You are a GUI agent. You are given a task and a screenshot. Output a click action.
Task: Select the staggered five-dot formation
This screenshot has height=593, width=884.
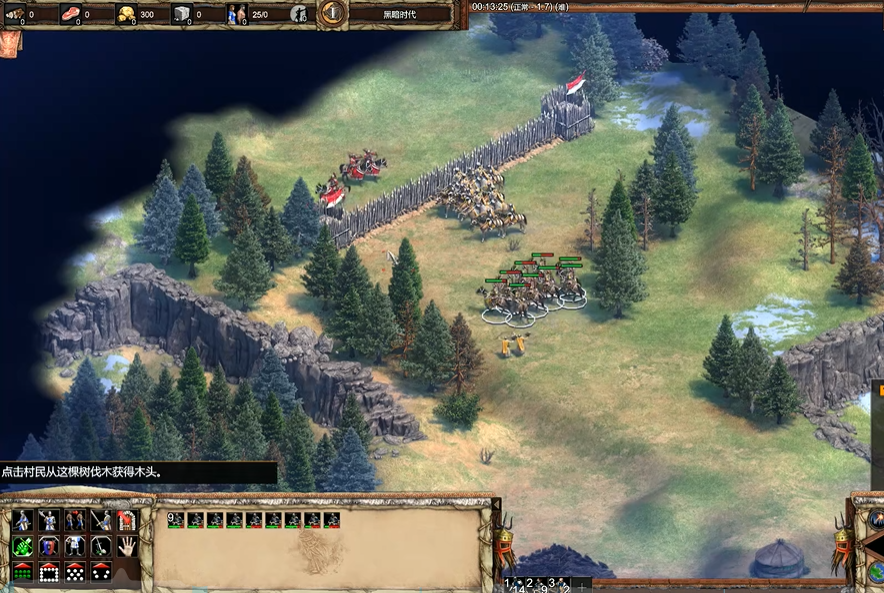[x=75, y=572]
